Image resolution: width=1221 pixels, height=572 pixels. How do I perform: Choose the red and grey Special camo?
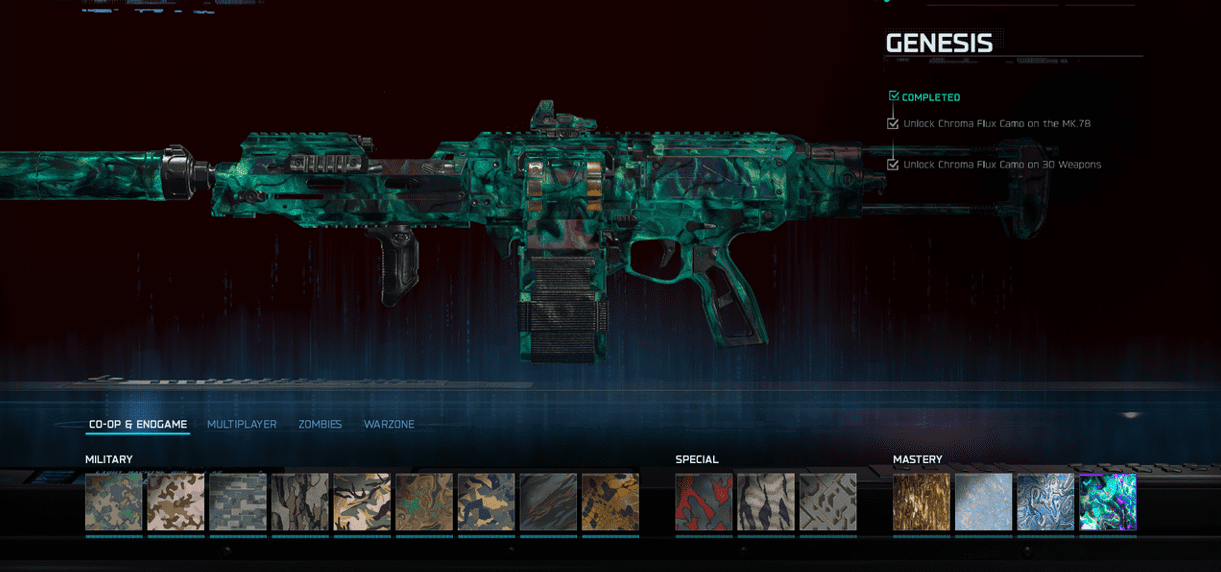click(704, 502)
